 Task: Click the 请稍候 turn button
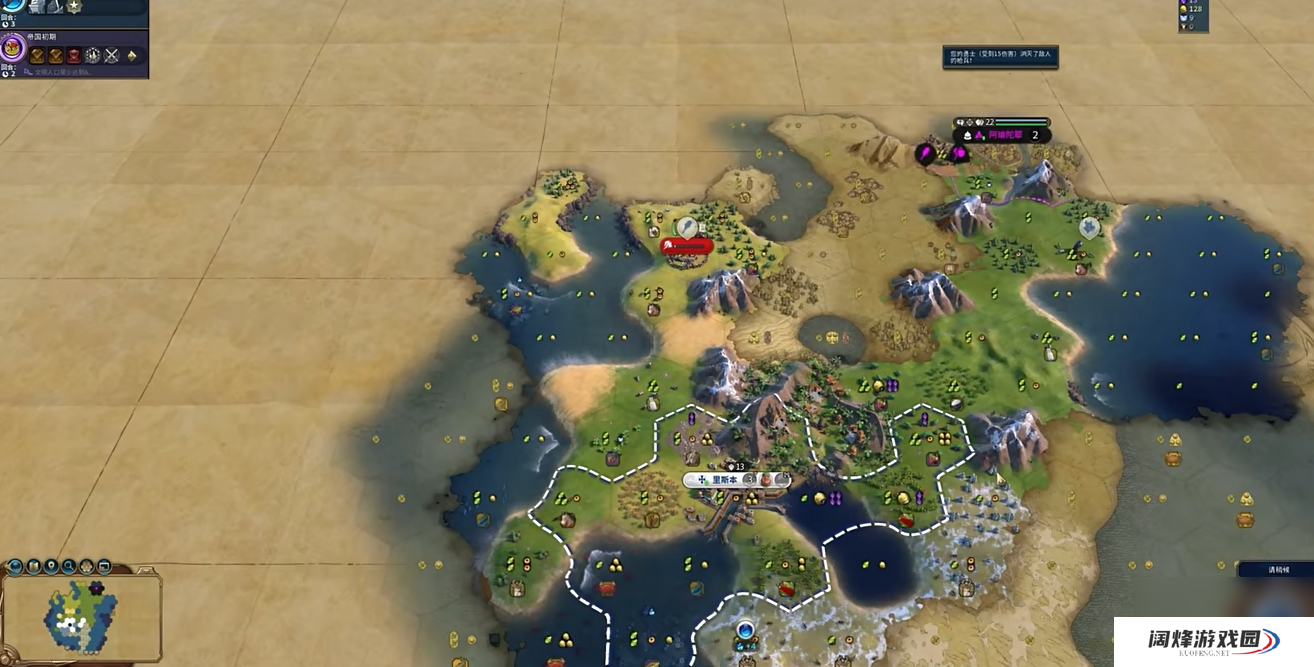click(x=1274, y=569)
